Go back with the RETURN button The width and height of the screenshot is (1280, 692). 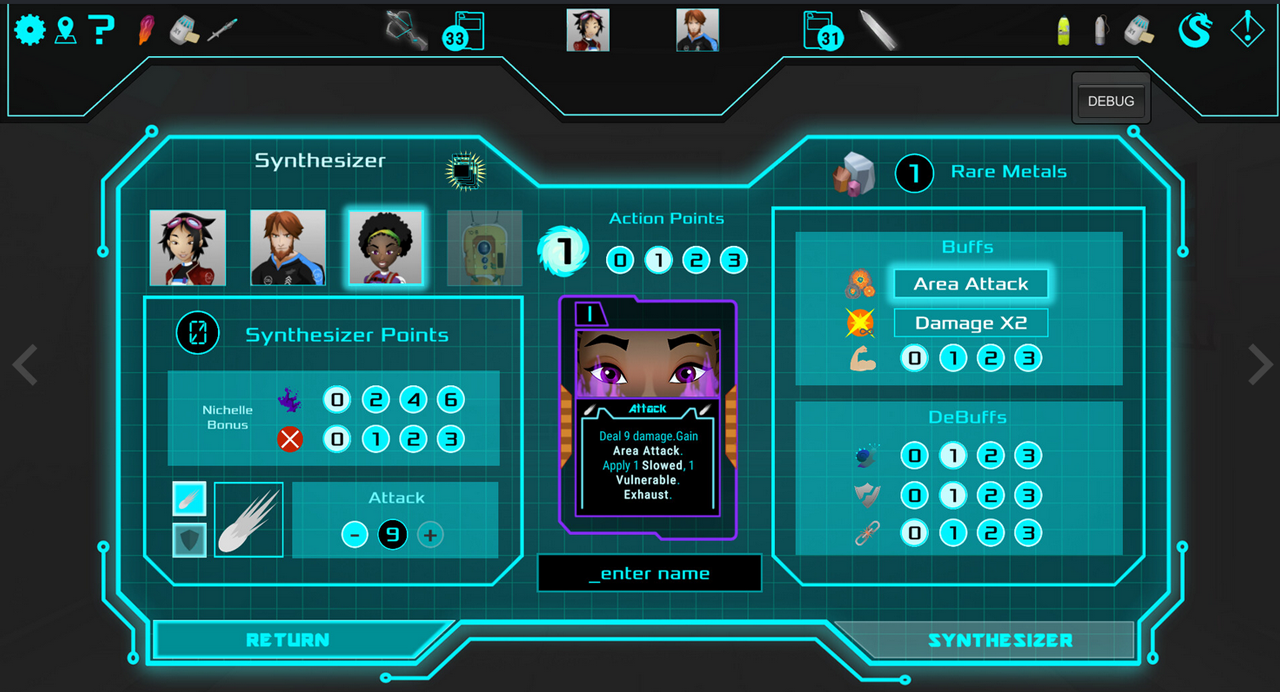[288, 640]
